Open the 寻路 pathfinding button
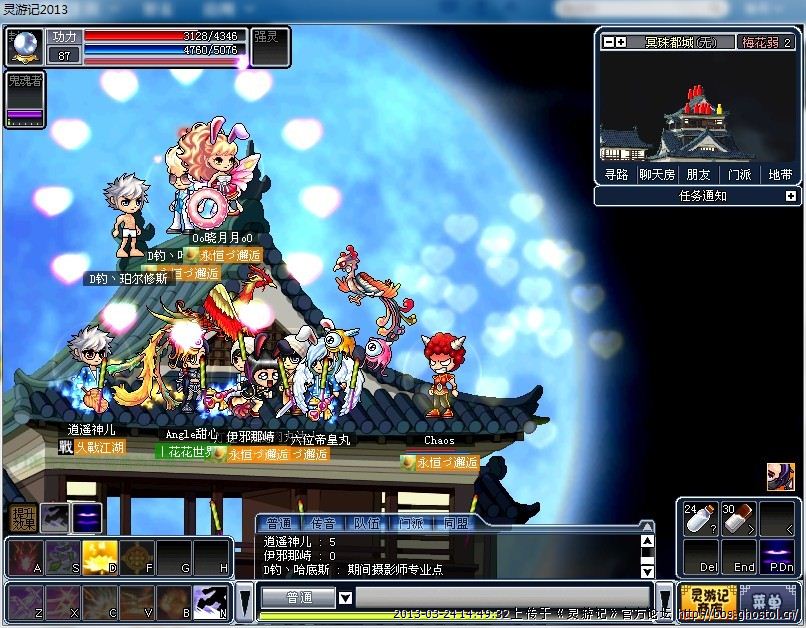This screenshot has width=806, height=628. 616,174
